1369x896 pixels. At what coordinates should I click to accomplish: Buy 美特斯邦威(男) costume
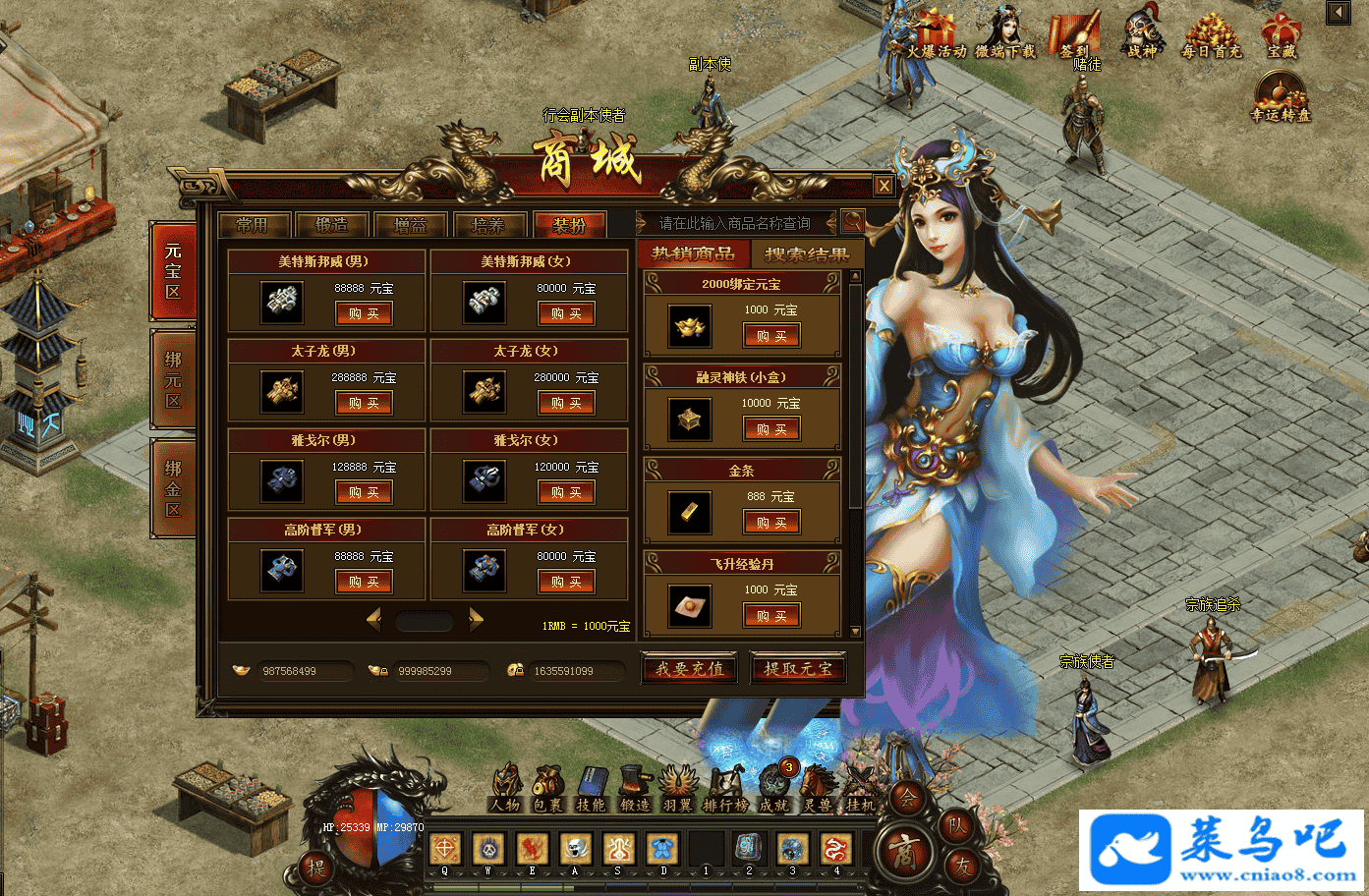(x=364, y=313)
